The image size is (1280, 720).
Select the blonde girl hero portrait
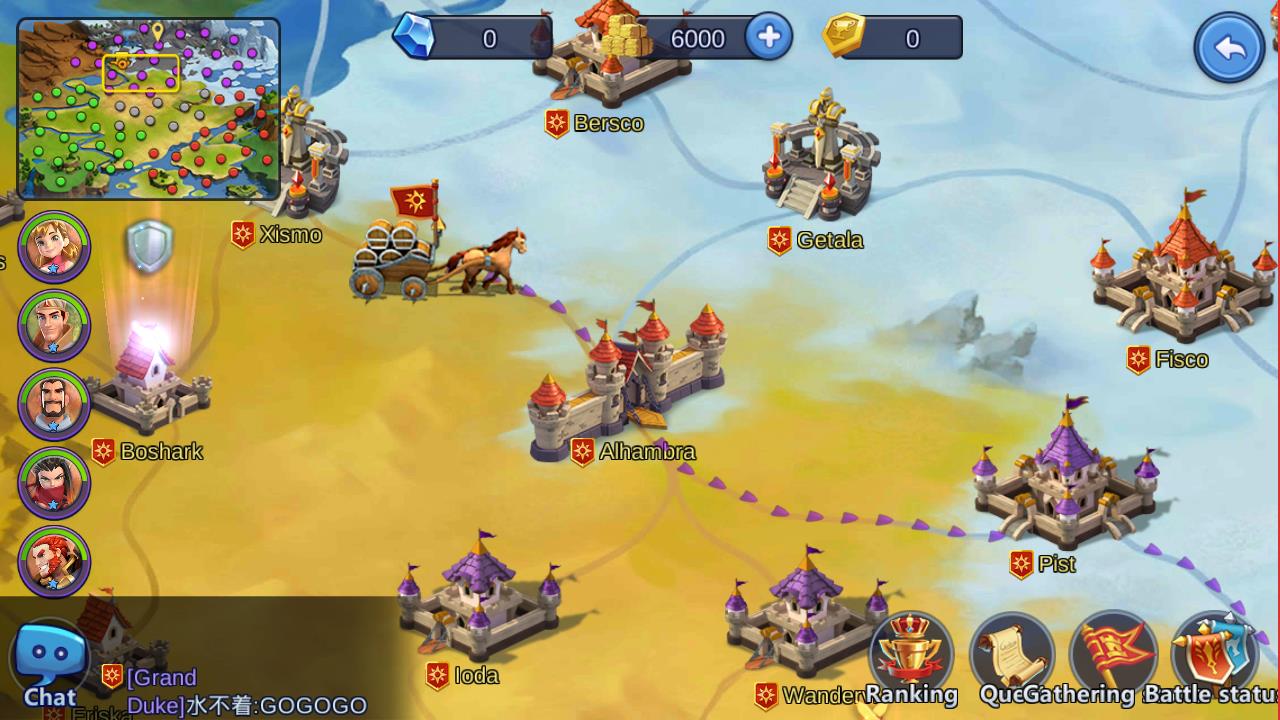(54, 246)
